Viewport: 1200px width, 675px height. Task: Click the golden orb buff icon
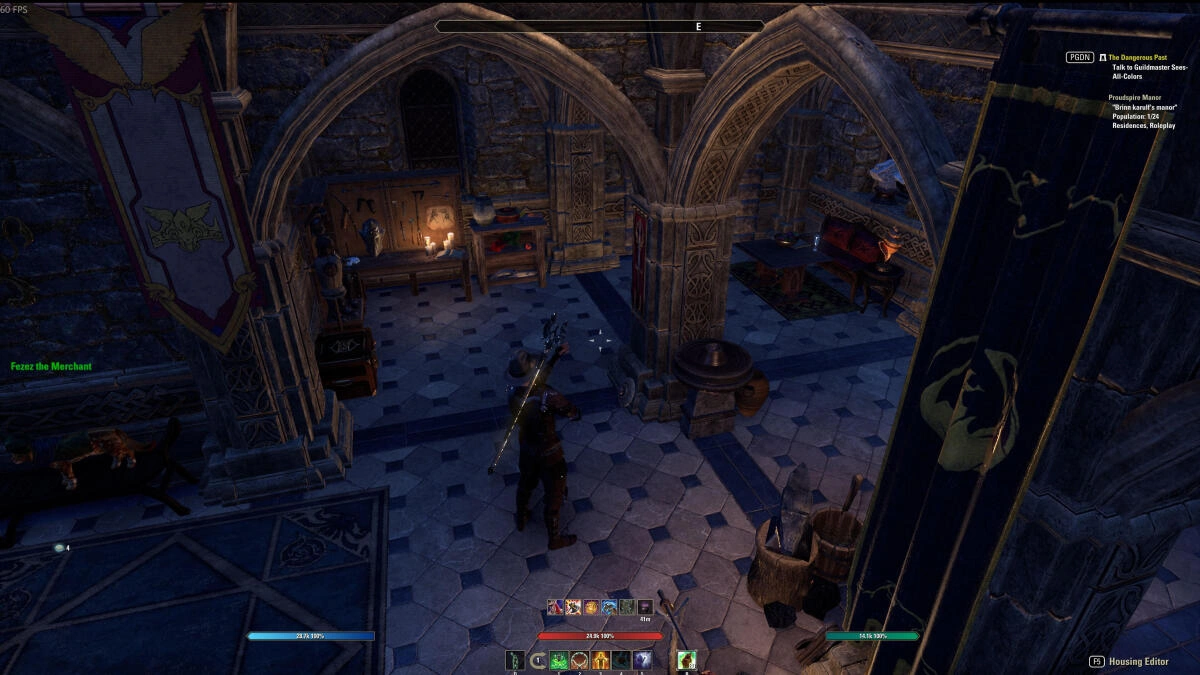(x=591, y=606)
